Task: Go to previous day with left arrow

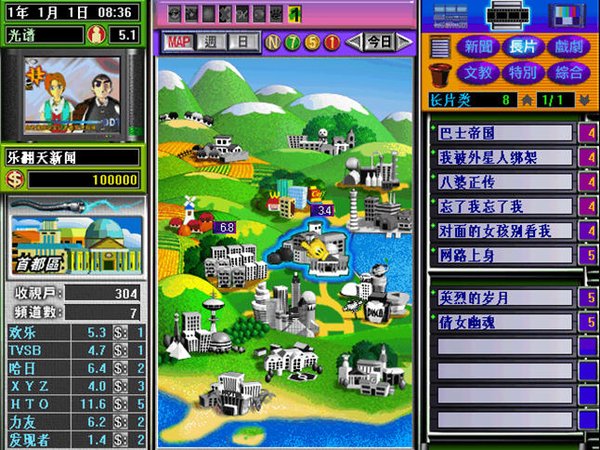Action: pyautogui.click(x=353, y=42)
